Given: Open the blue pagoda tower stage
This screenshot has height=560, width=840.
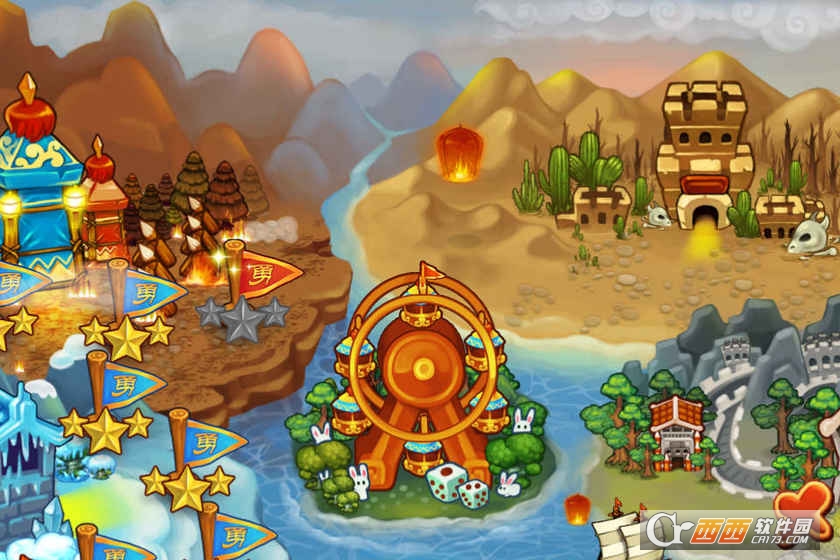Looking at the screenshot, I should (40, 180).
